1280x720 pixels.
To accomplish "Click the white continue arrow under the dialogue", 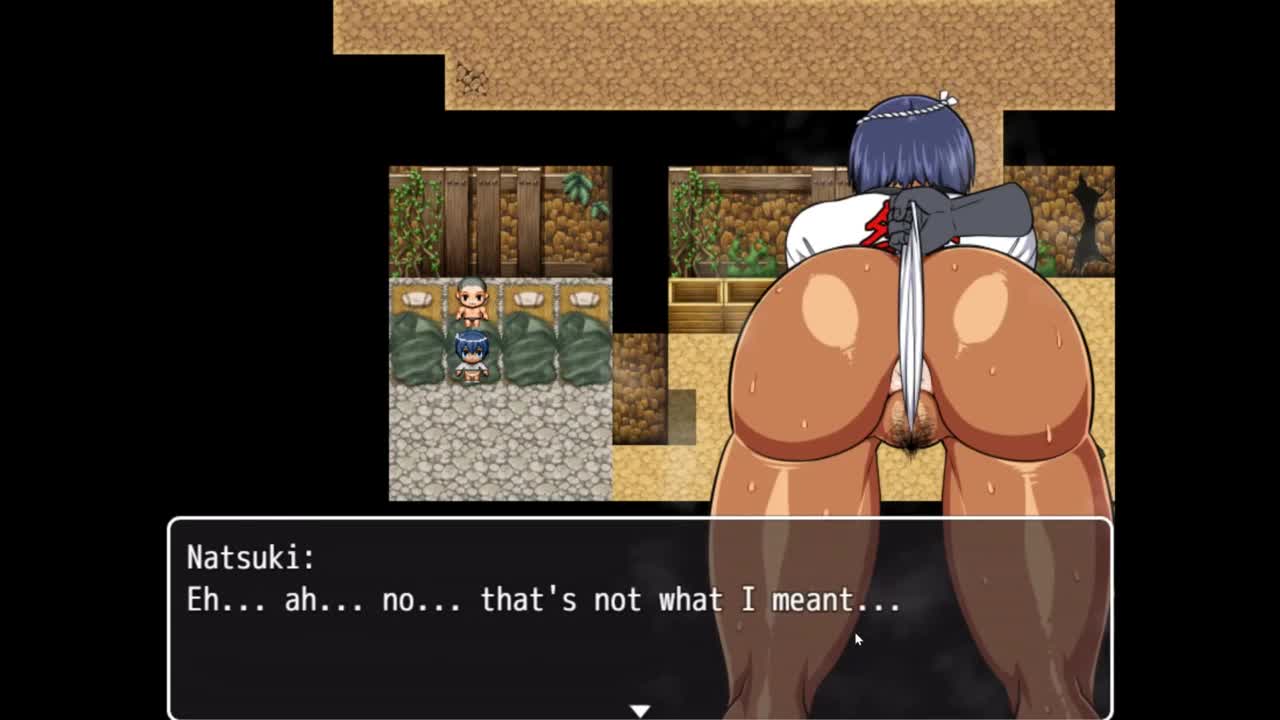I will point(640,710).
